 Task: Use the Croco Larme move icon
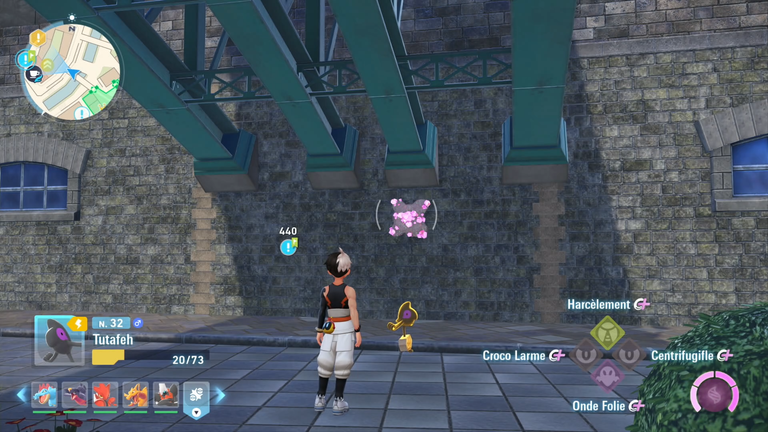(x=584, y=352)
